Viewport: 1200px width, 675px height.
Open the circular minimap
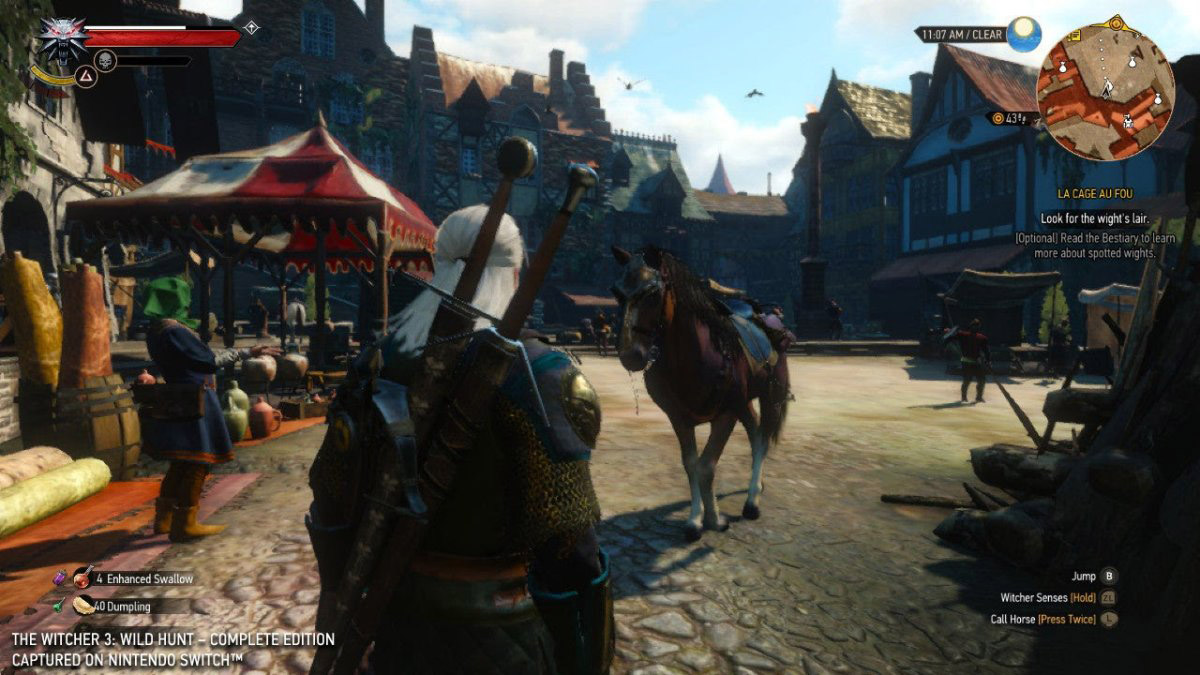(x=1105, y=91)
